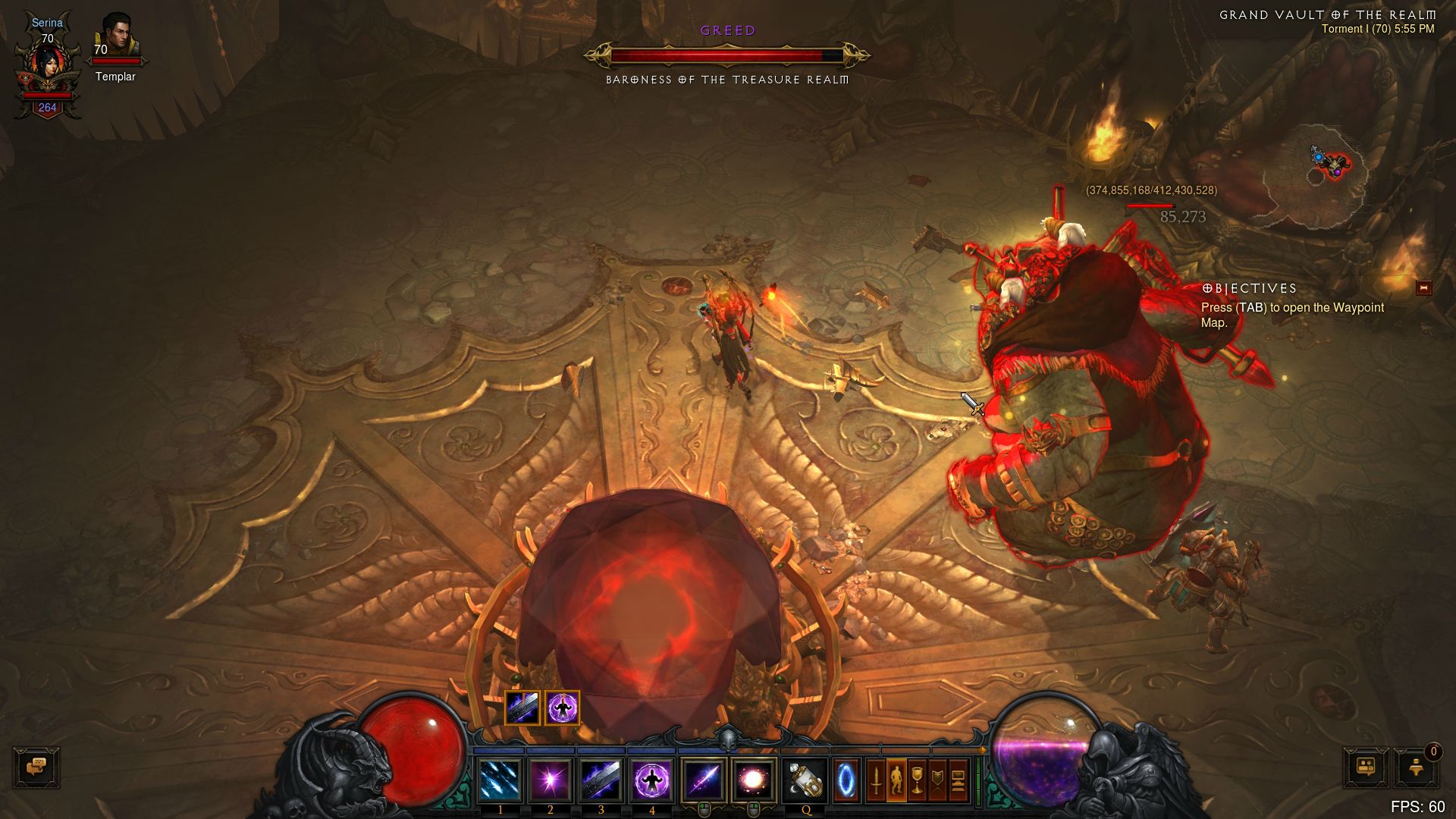Open the blue Town Portal
Screen dimensions: 1456x819
coord(846,780)
